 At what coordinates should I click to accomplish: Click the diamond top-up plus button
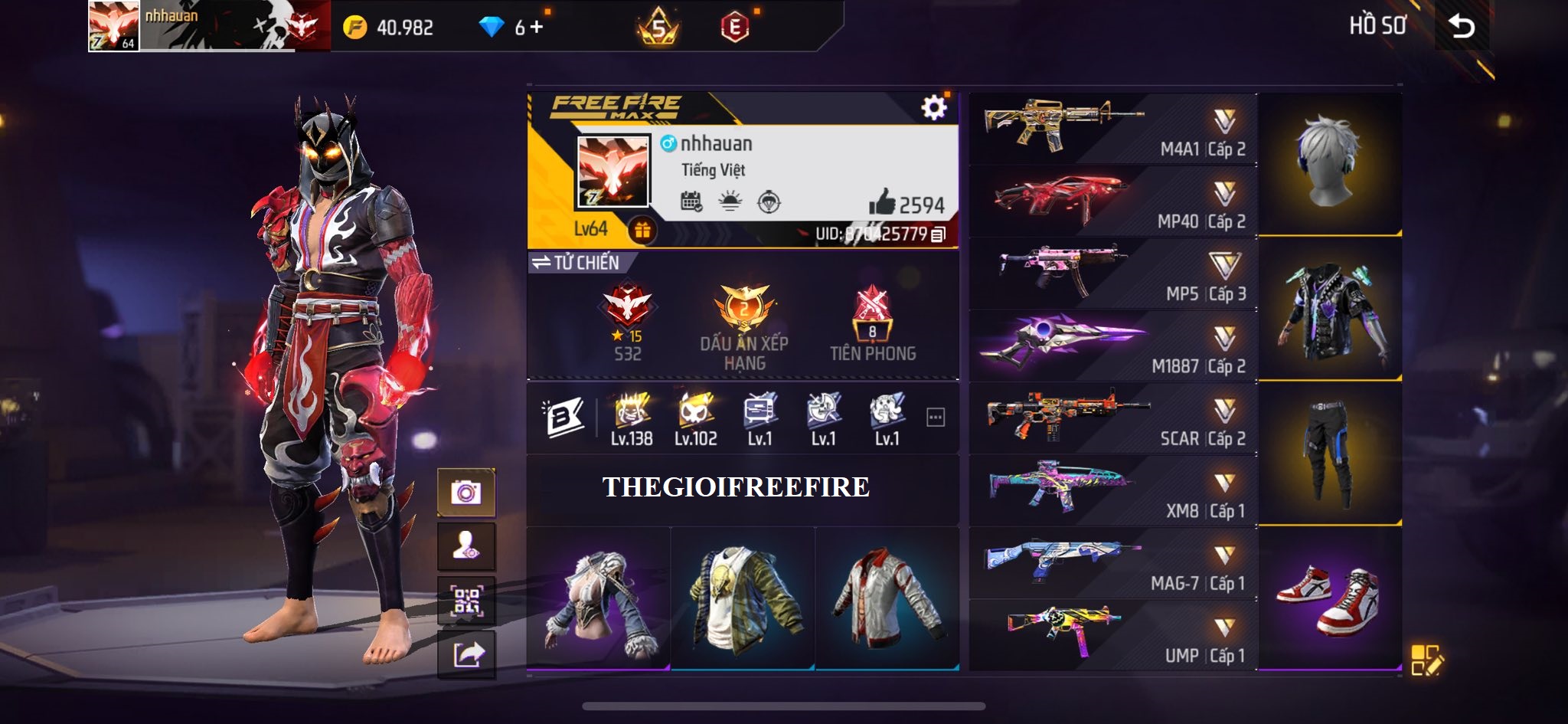click(536, 28)
